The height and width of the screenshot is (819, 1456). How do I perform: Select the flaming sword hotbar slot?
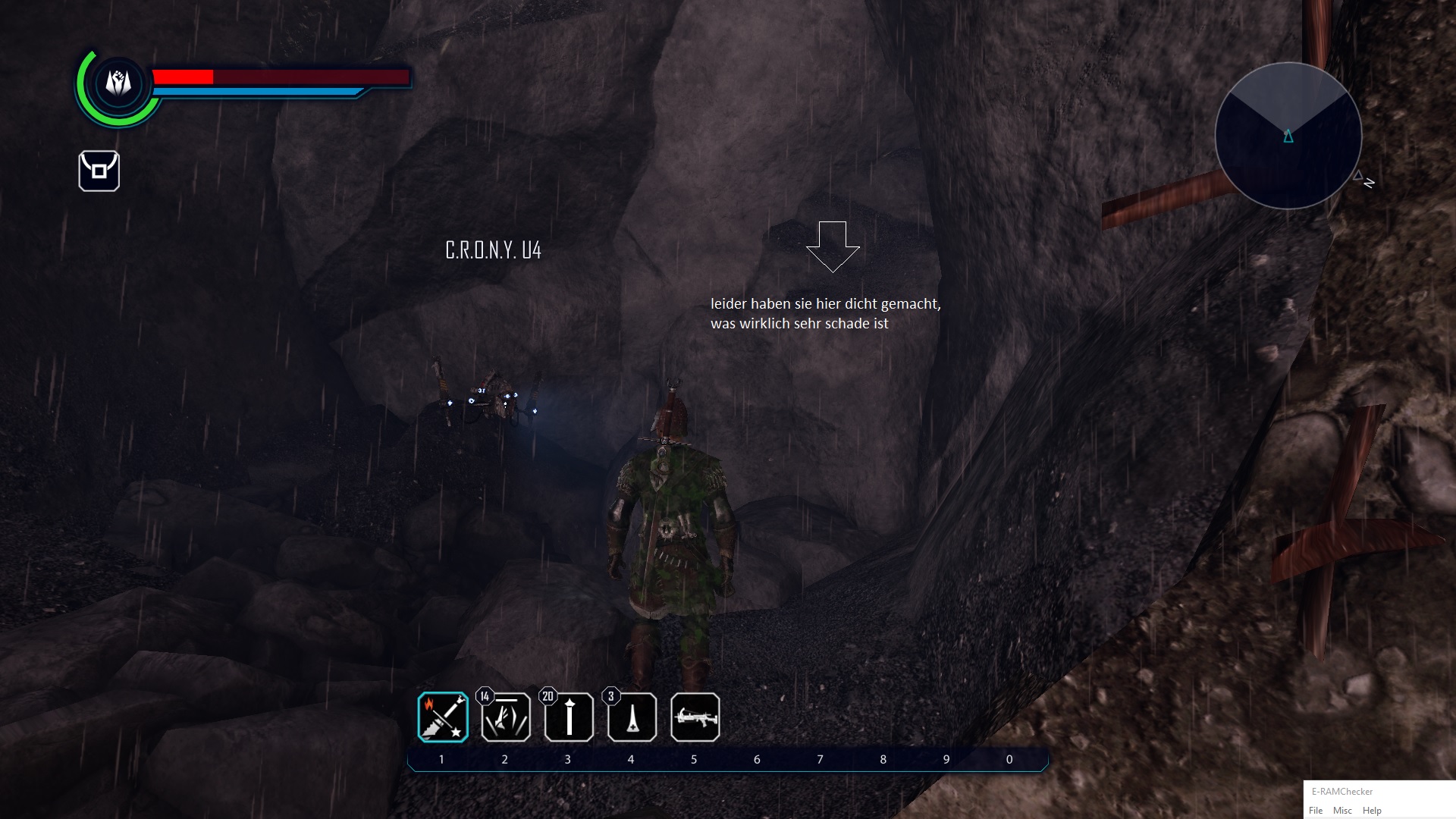click(x=443, y=717)
